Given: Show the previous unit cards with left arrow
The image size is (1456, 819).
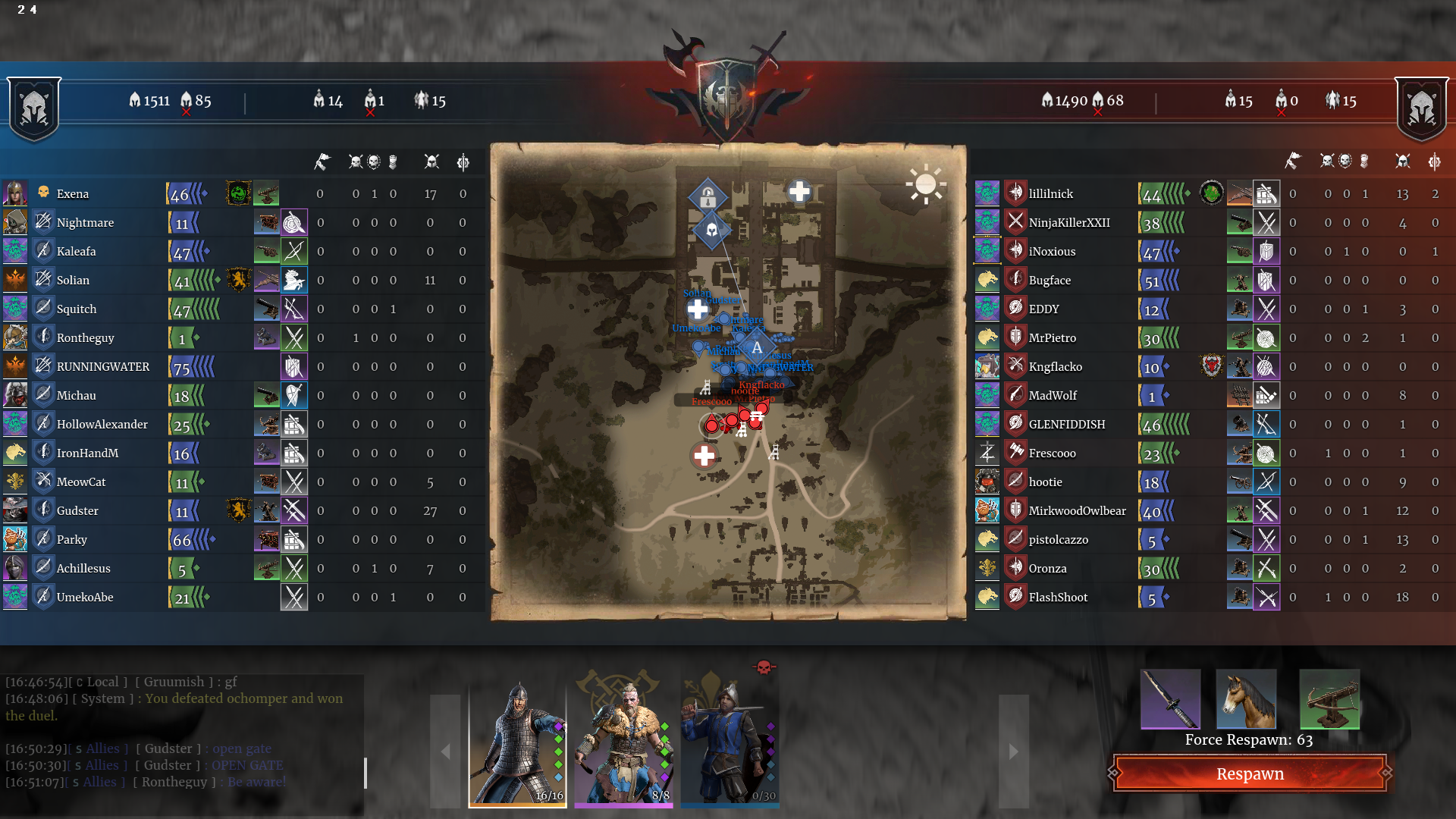Looking at the screenshot, I should (x=445, y=751).
